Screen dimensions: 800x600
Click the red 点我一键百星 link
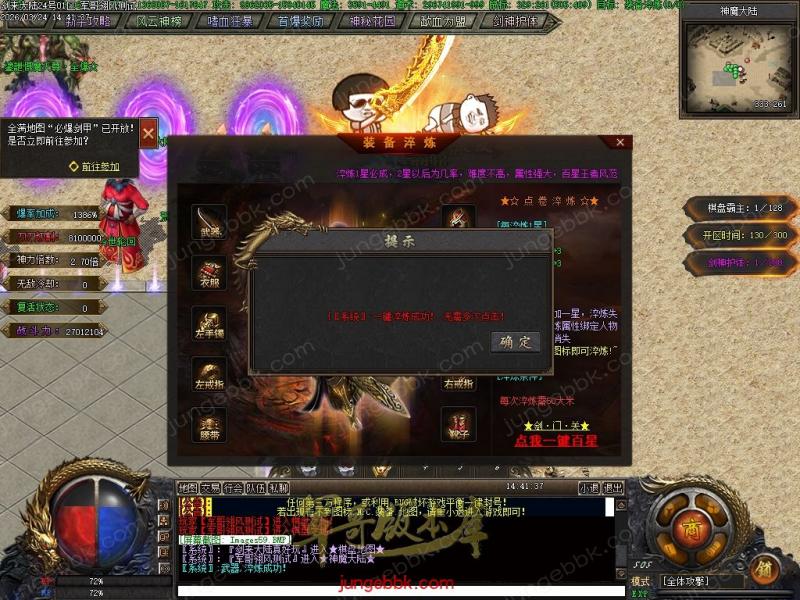[x=557, y=440]
